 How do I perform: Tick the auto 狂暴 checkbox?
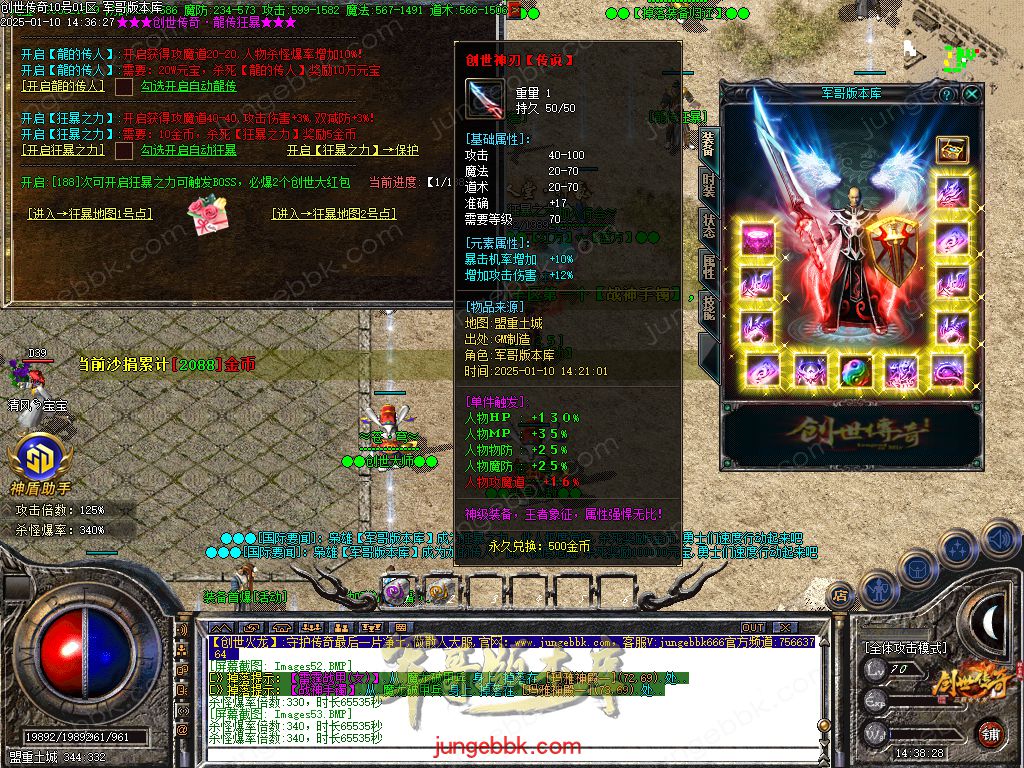[x=124, y=151]
